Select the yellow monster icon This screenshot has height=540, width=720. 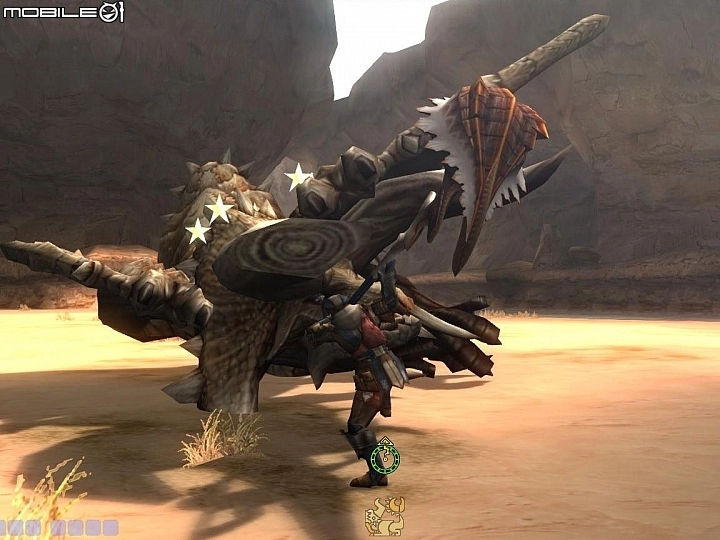pyautogui.click(x=383, y=516)
